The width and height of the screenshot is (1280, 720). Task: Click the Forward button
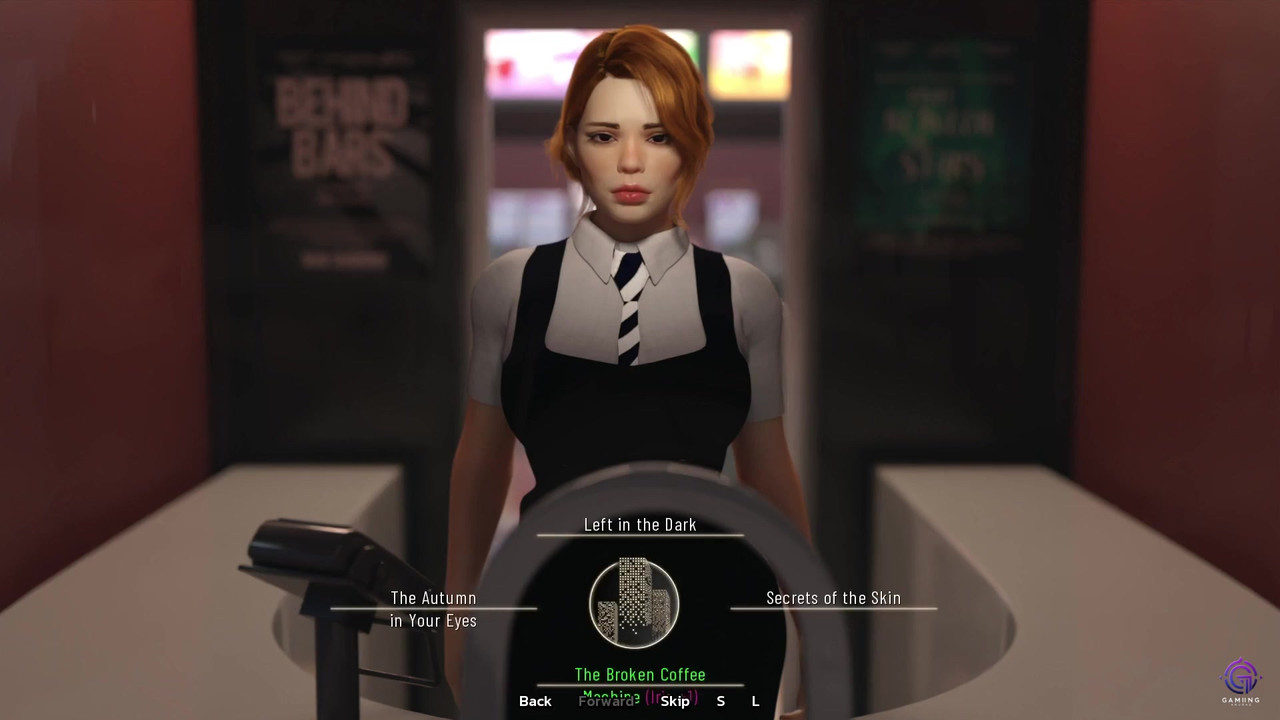606,701
